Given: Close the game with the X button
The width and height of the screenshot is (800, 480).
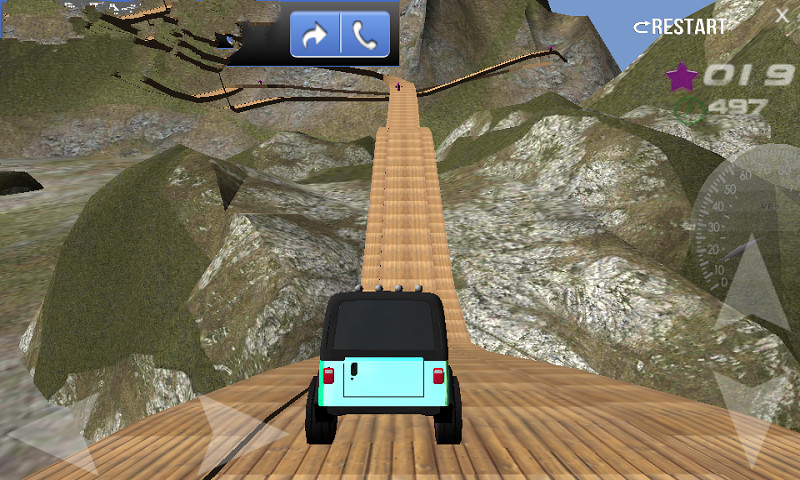Looking at the screenshot, I should [x=781, y=15].
